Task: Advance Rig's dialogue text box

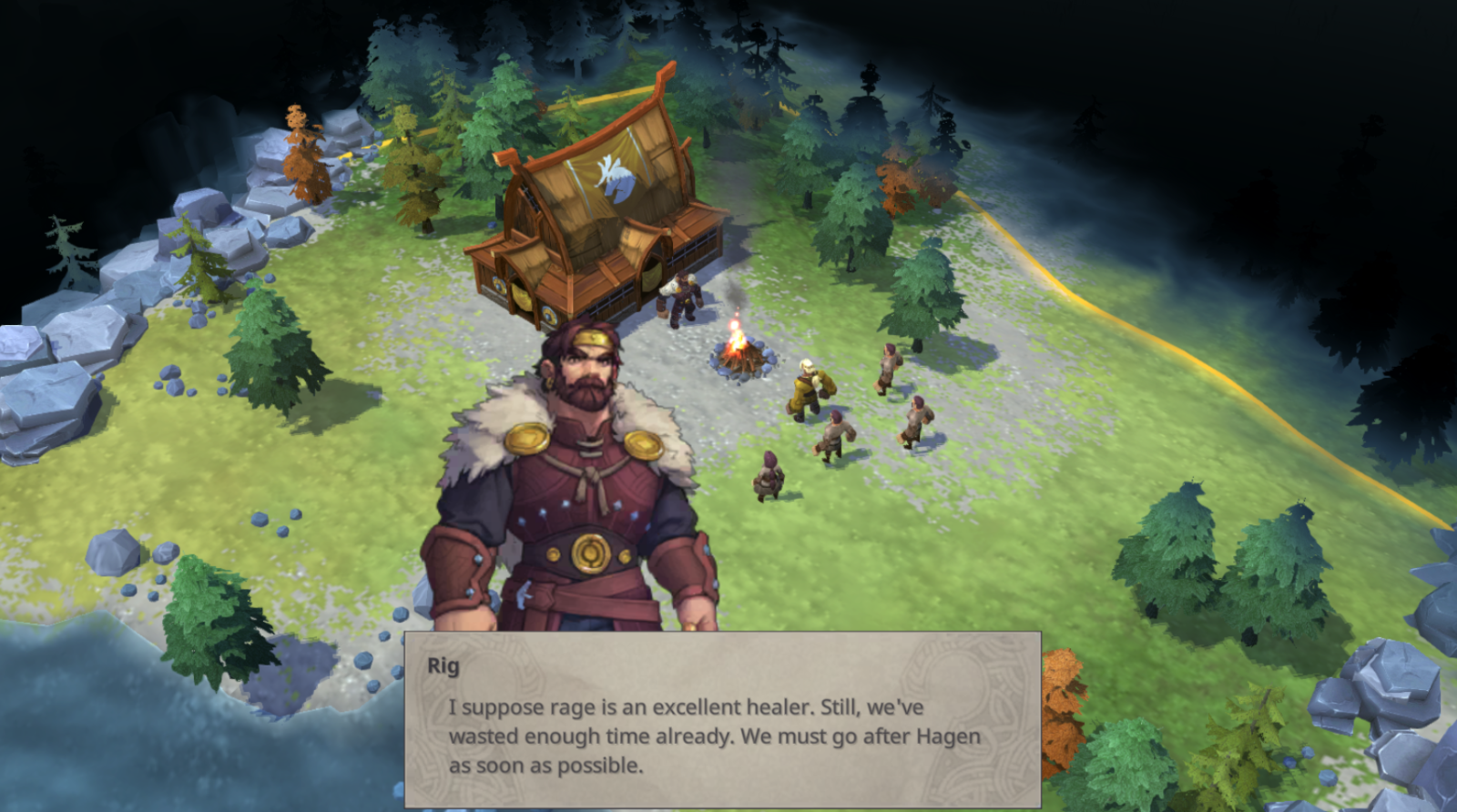Action: [722, 719]
